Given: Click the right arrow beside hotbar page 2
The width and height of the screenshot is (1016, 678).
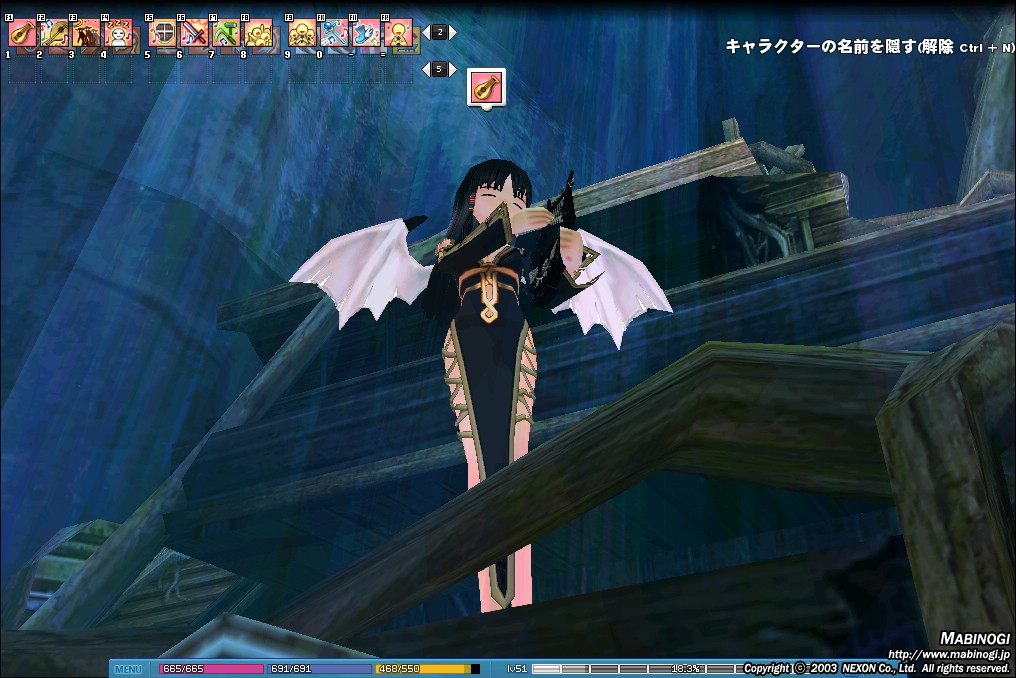Looking at the screenshot, I should point(453,32).
